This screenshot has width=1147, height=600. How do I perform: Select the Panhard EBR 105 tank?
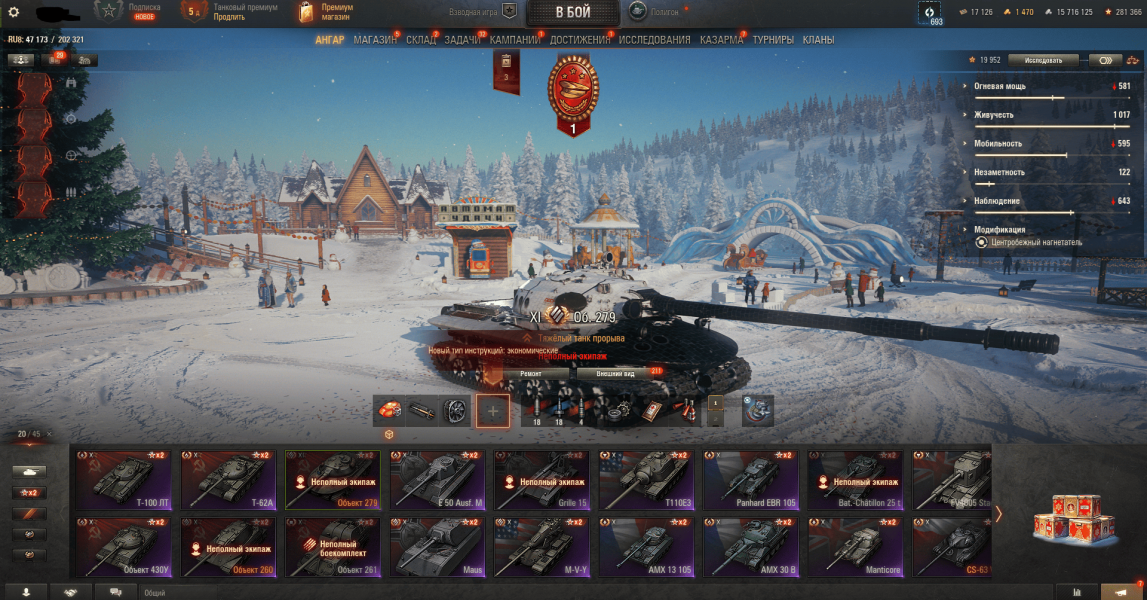(751, 480)
